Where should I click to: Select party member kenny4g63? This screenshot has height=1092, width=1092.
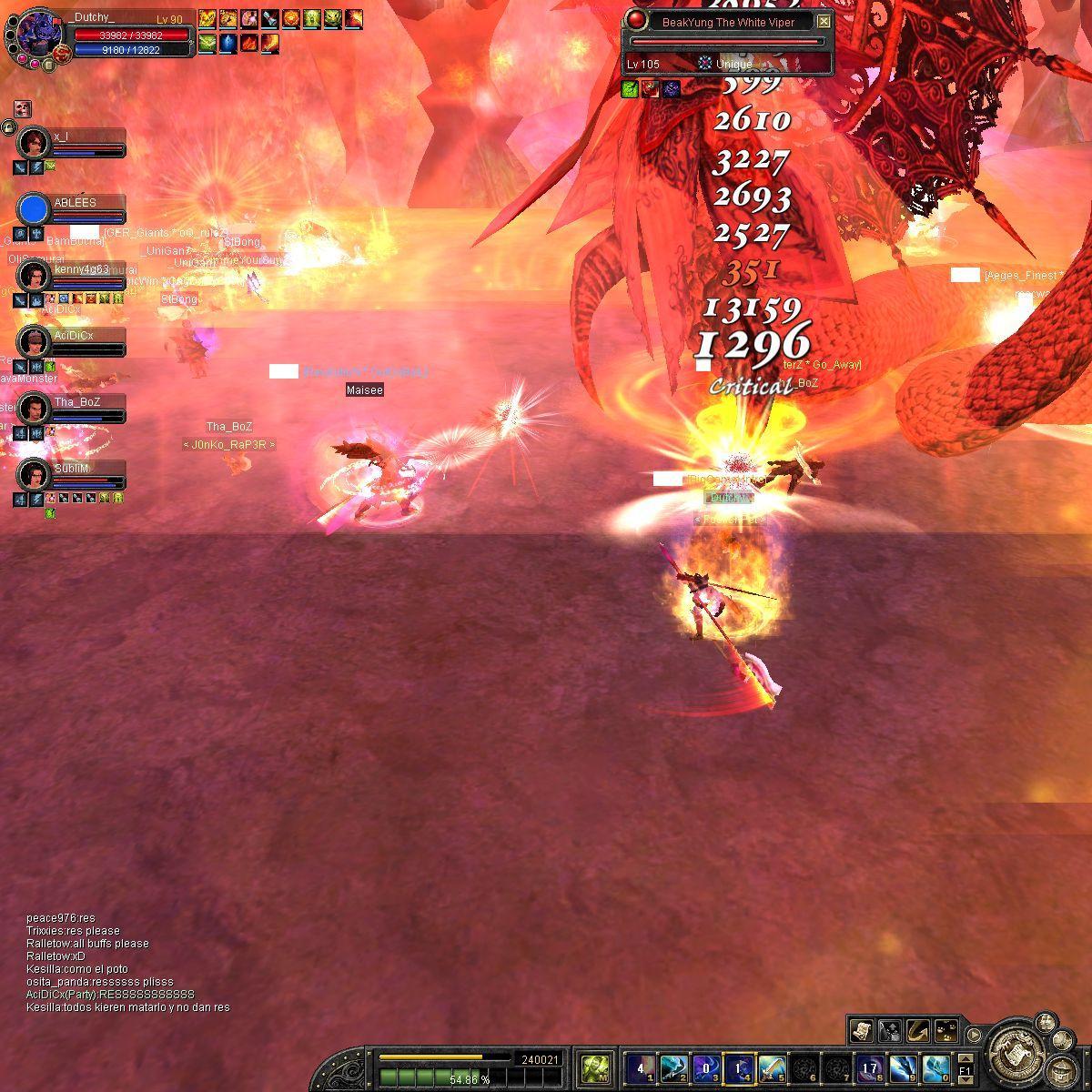tap(35, 275)
